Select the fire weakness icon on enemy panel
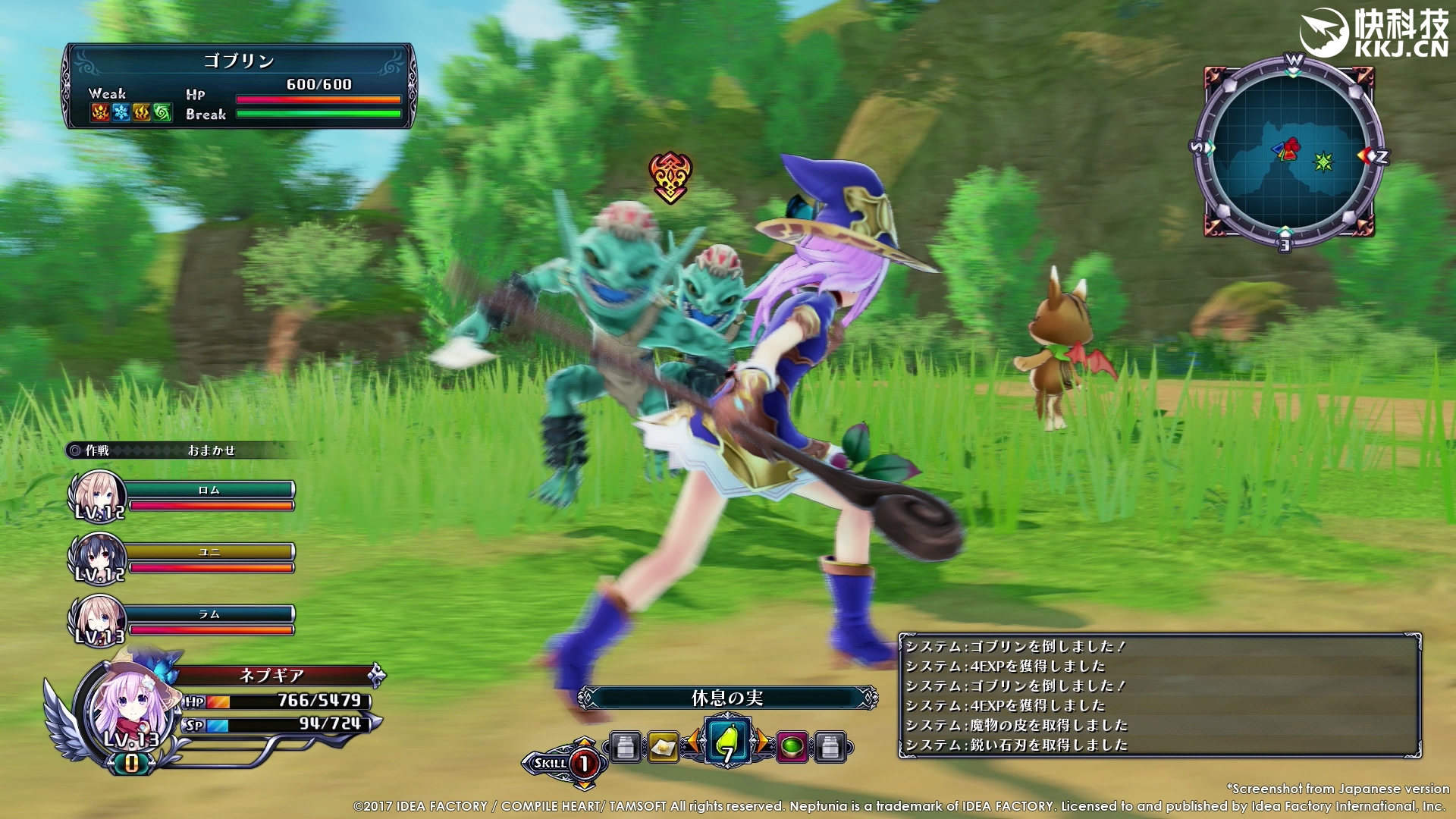 coord(100,113)
